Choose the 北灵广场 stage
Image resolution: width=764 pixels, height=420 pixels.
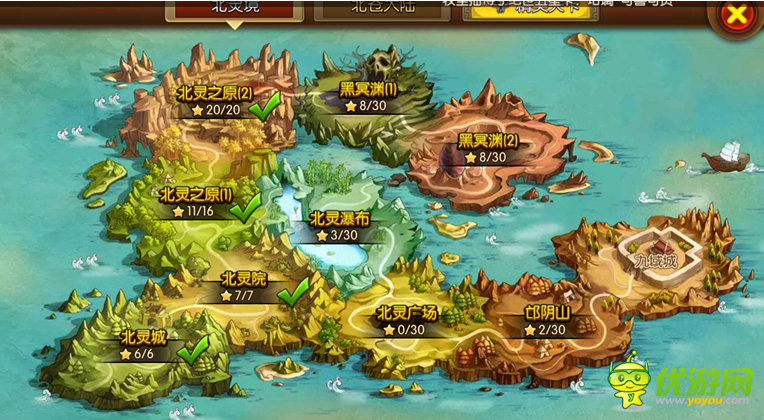pos(408,320)
